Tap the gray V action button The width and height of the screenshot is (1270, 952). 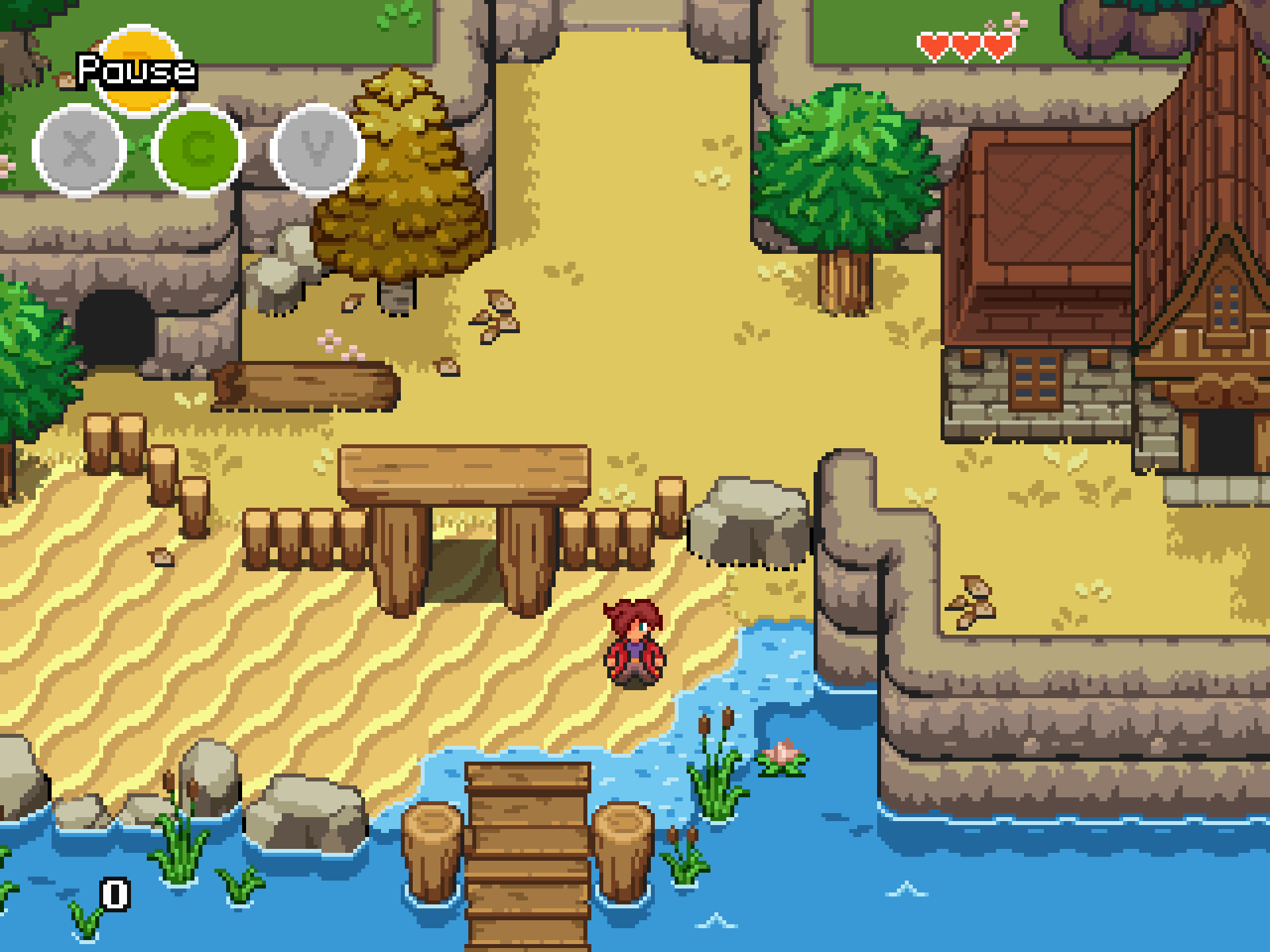(x=317, y=150)
